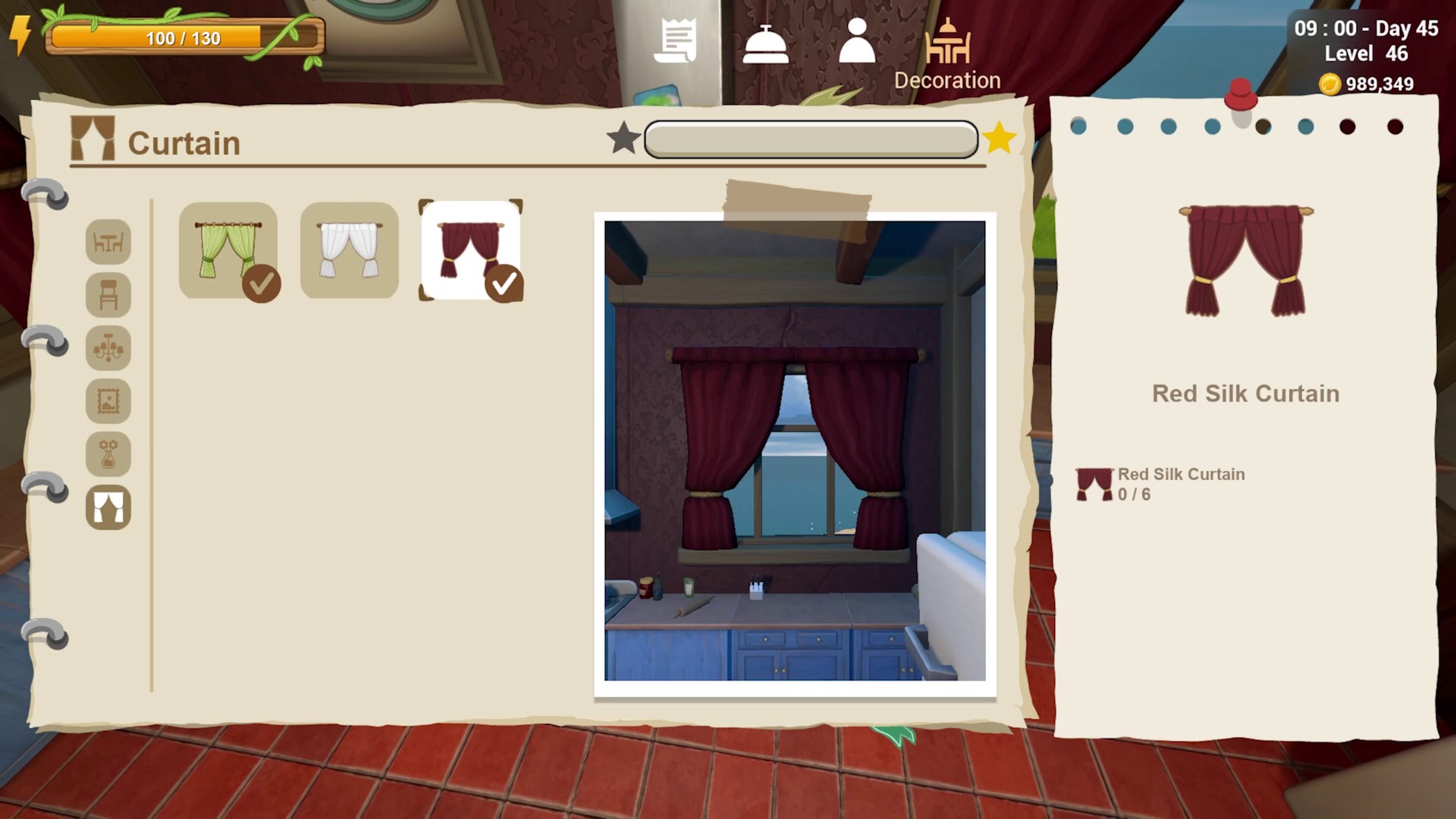This screenshot has height=819, width=1456.
Task: Select the White Curtain option
Action: 349,250
